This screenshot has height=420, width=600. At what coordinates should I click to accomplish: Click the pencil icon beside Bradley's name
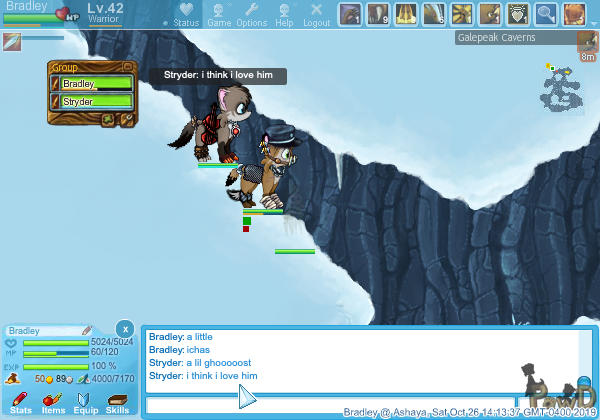tap(88, 330)
